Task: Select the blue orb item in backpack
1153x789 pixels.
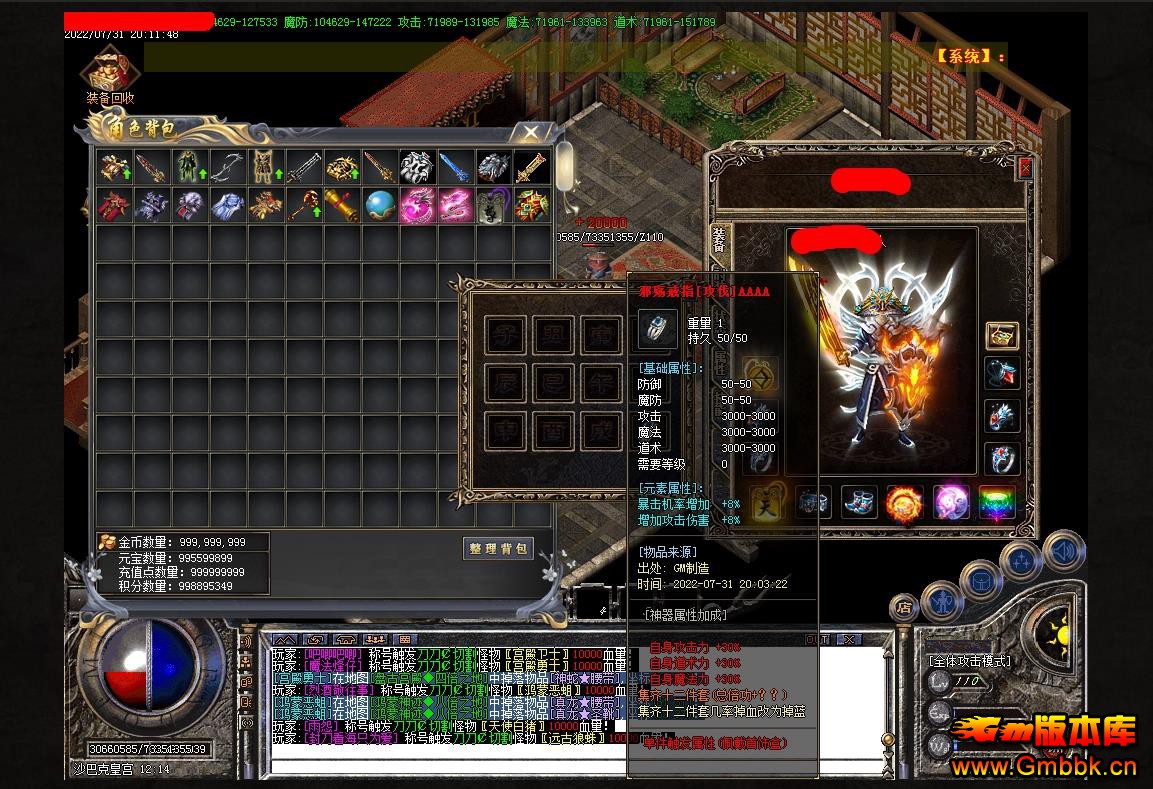Action: tap(379, 205)
